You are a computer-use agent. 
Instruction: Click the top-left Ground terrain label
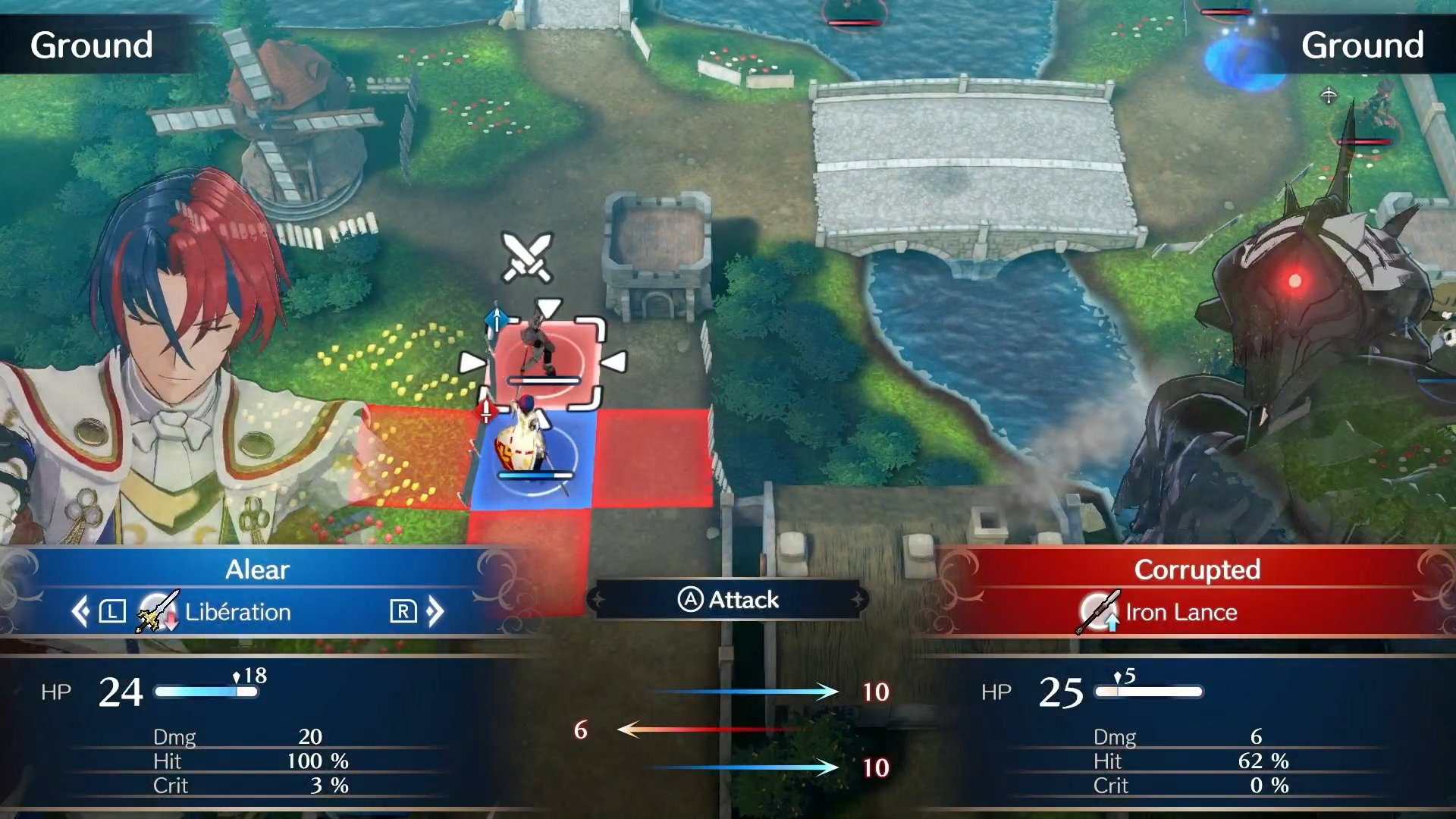pos(93,45)
